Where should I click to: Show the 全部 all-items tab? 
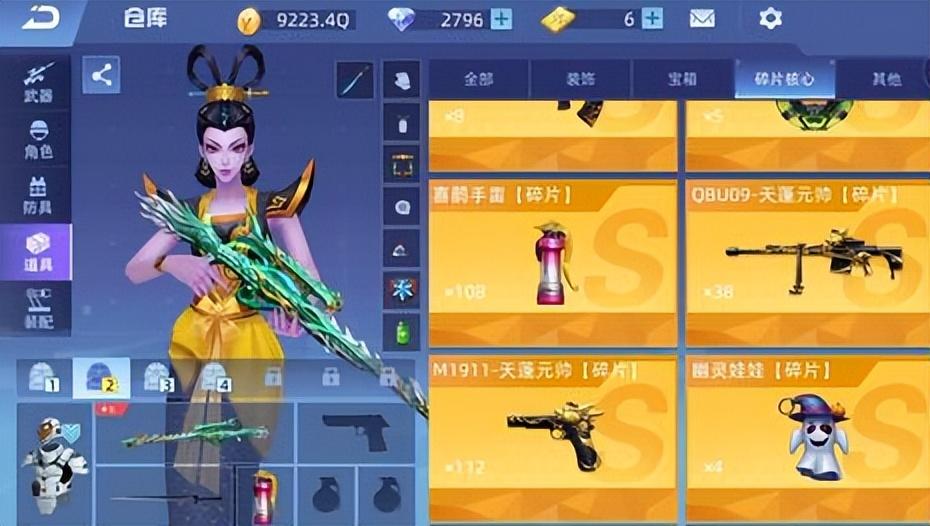coord(478,79)
